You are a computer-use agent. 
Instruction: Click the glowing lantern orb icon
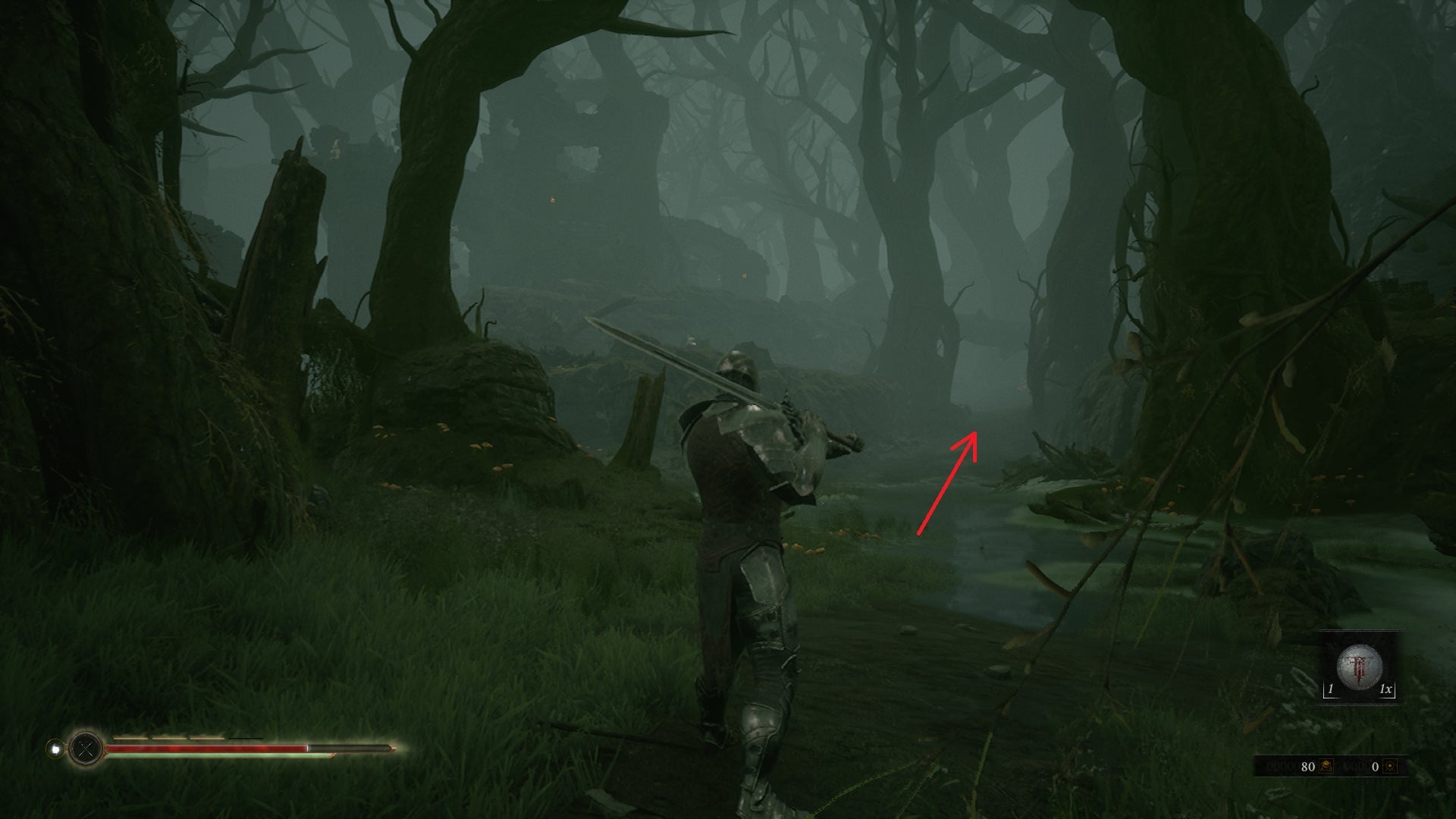coord(55,749)
